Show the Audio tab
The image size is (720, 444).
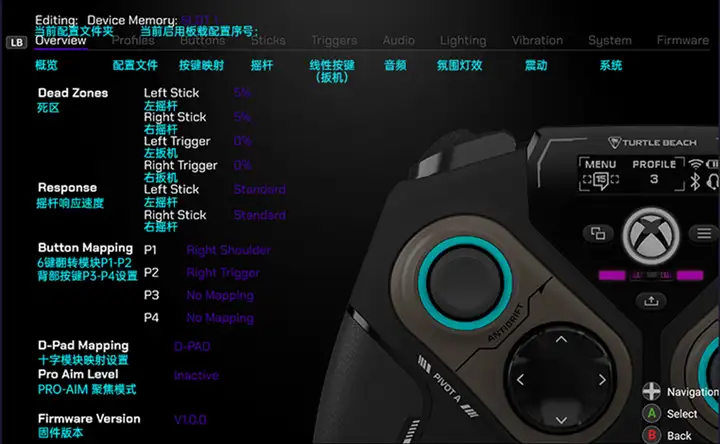click(398, 41)
